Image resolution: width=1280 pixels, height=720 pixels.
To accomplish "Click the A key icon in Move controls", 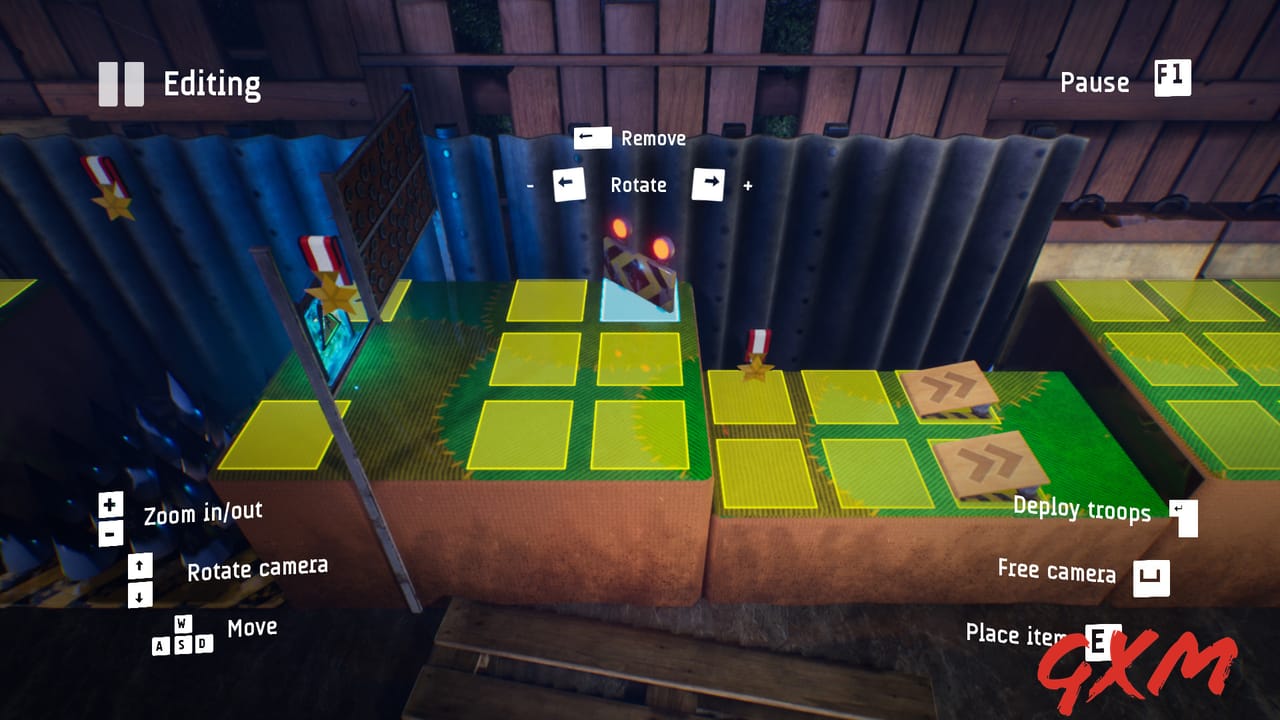I will pos(160,643).
